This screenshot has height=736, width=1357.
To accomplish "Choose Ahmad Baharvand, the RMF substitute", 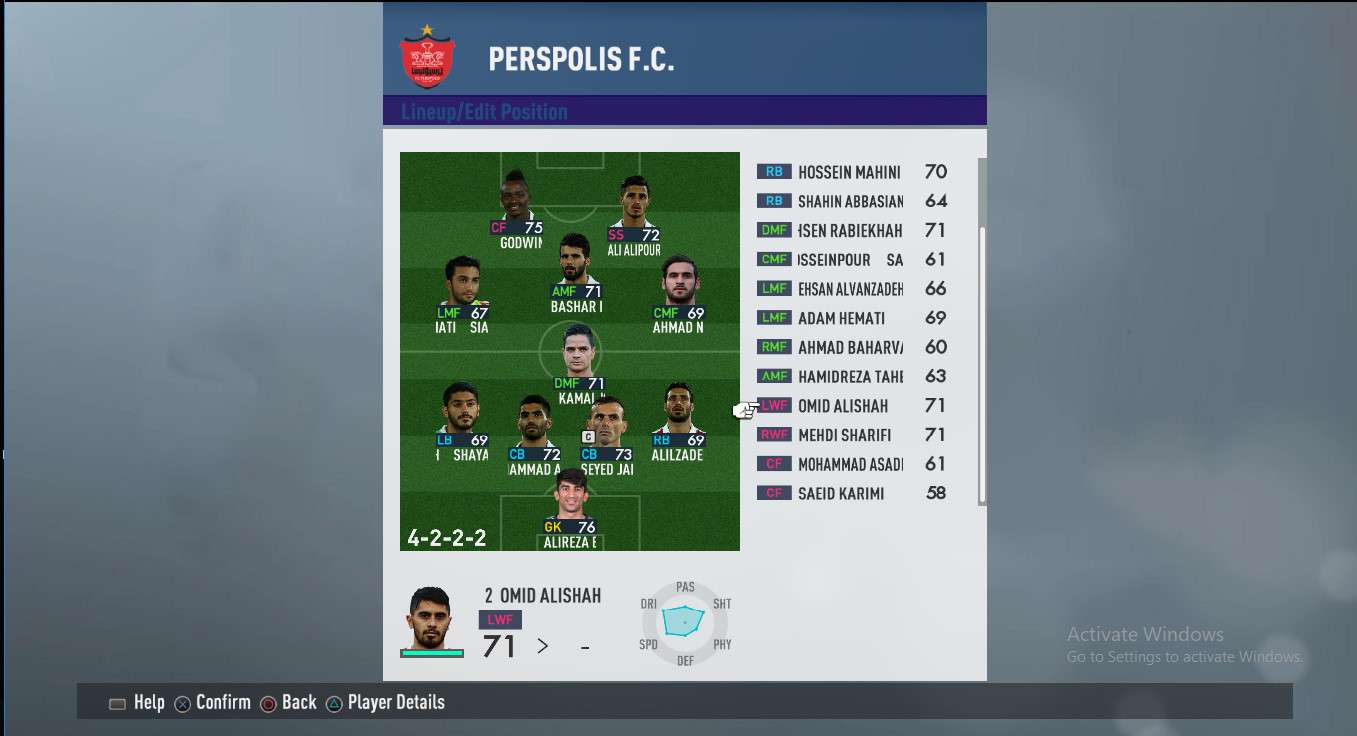I will click(850, 347).
